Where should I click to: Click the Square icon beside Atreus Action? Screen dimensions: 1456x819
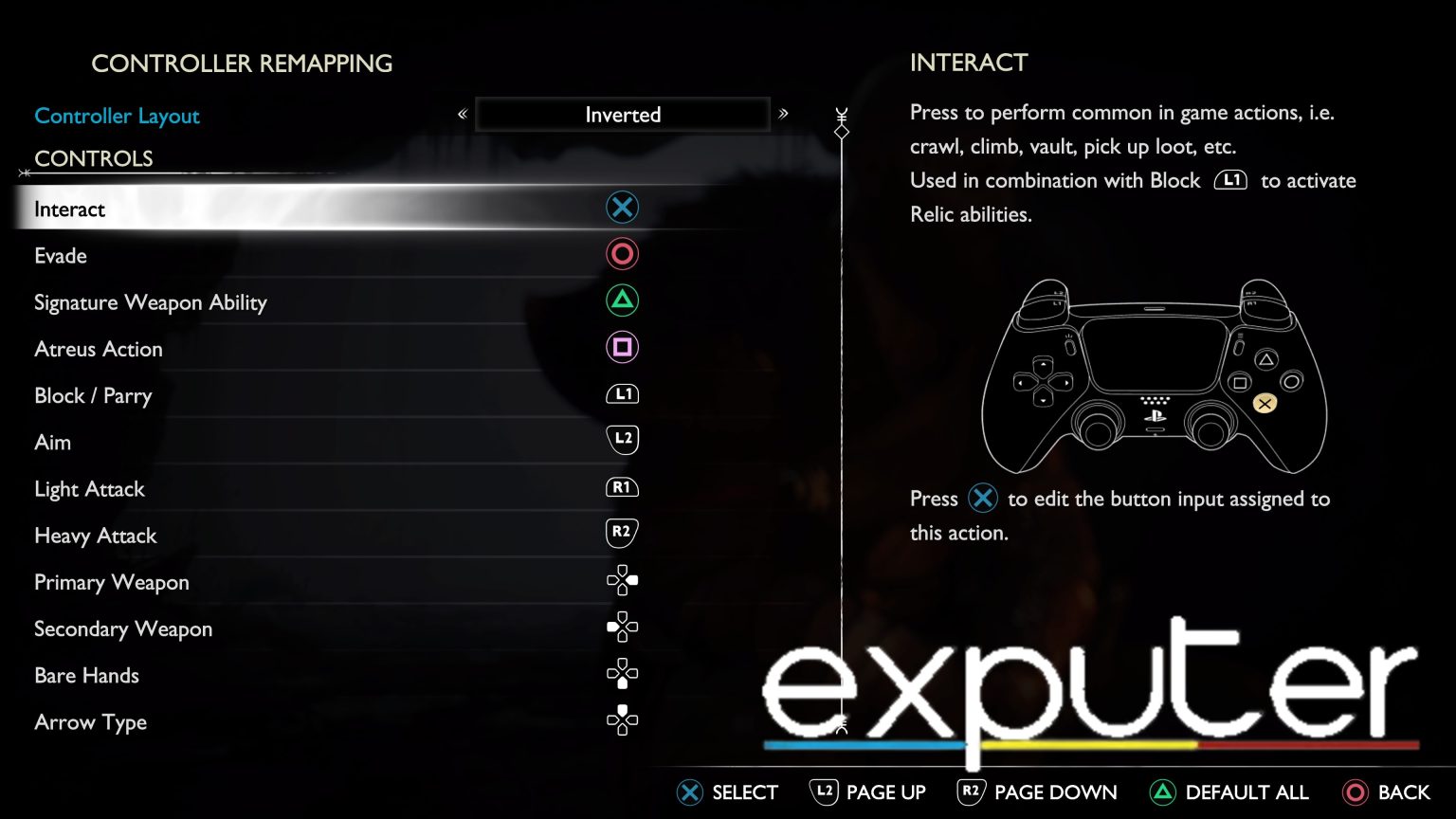tap(622, 347)
